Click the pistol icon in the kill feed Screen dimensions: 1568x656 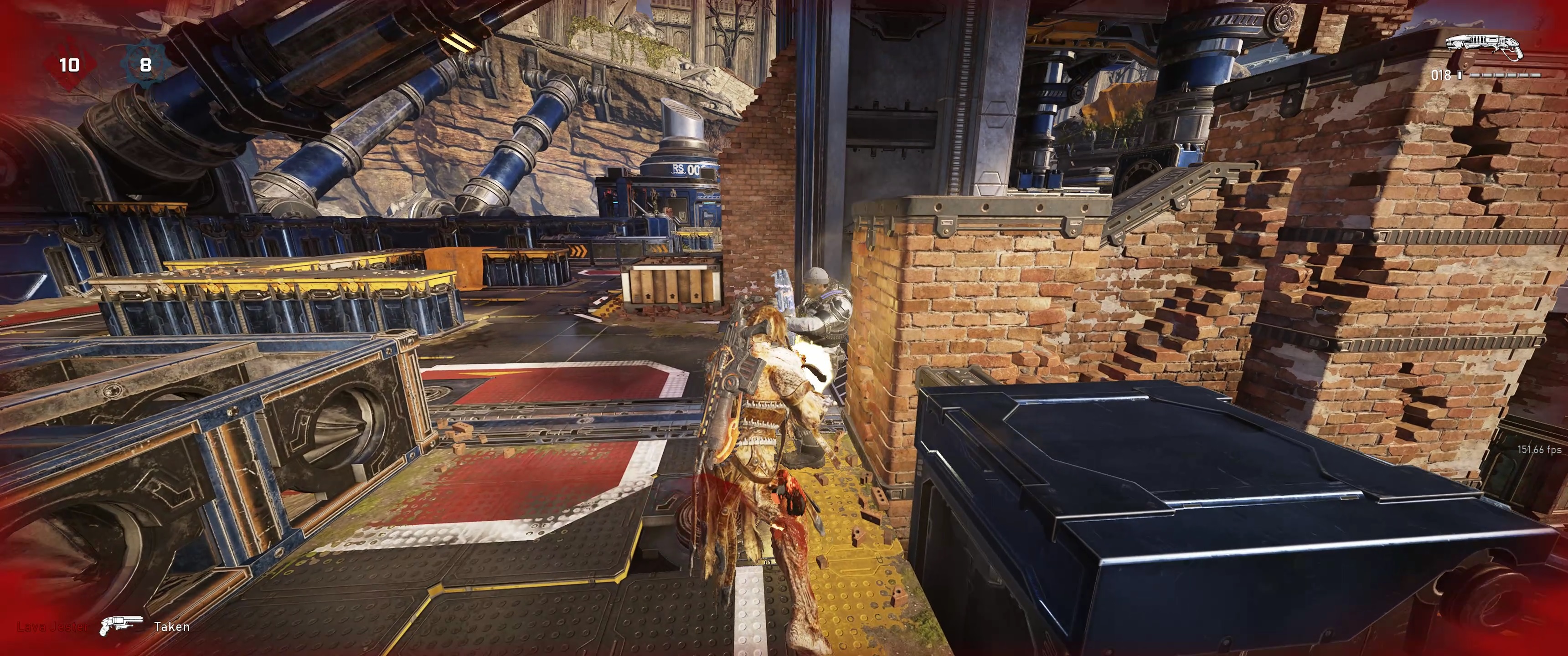coord(121,626)
